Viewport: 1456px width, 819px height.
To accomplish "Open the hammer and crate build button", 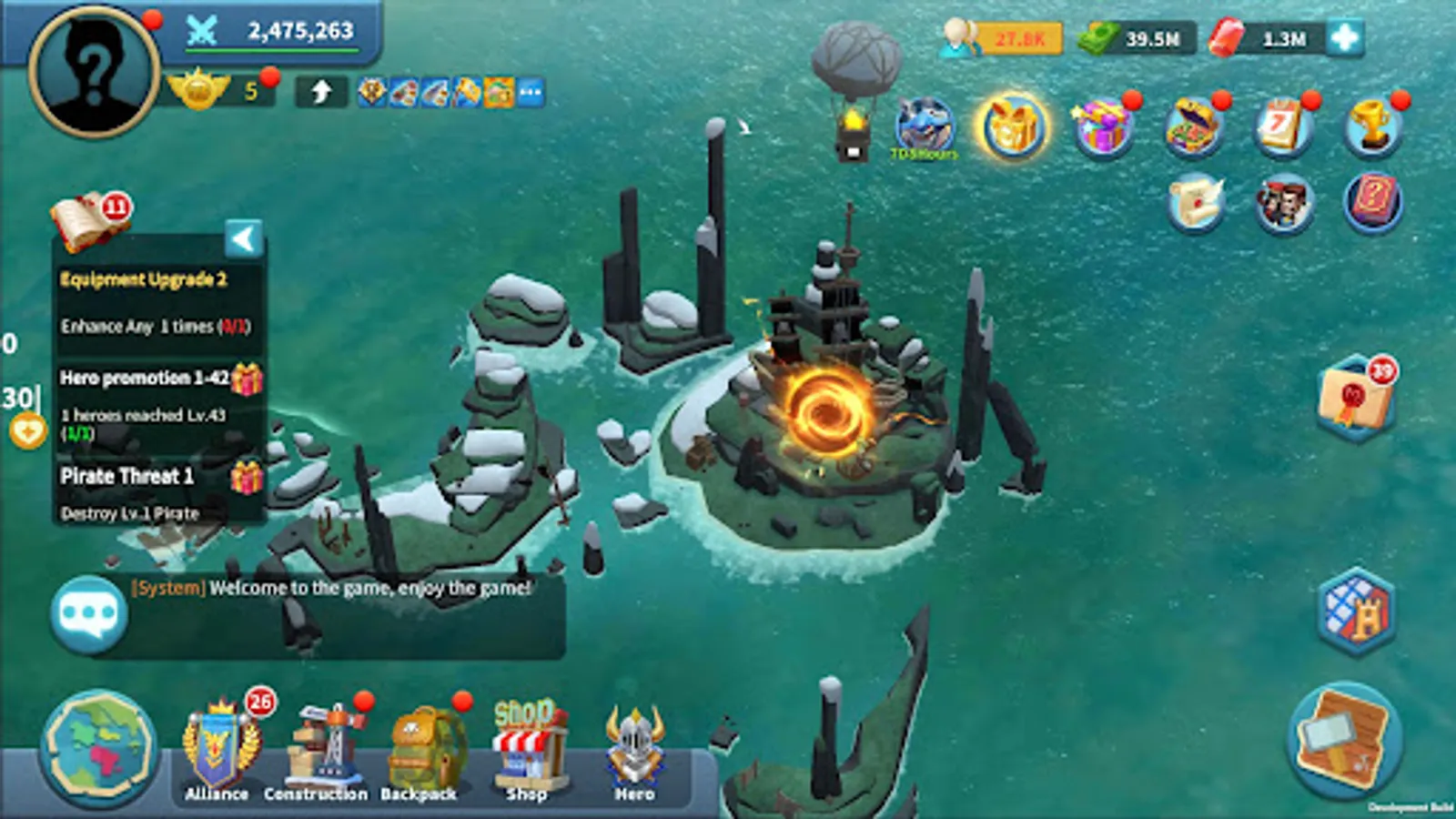I will 1344,739.
